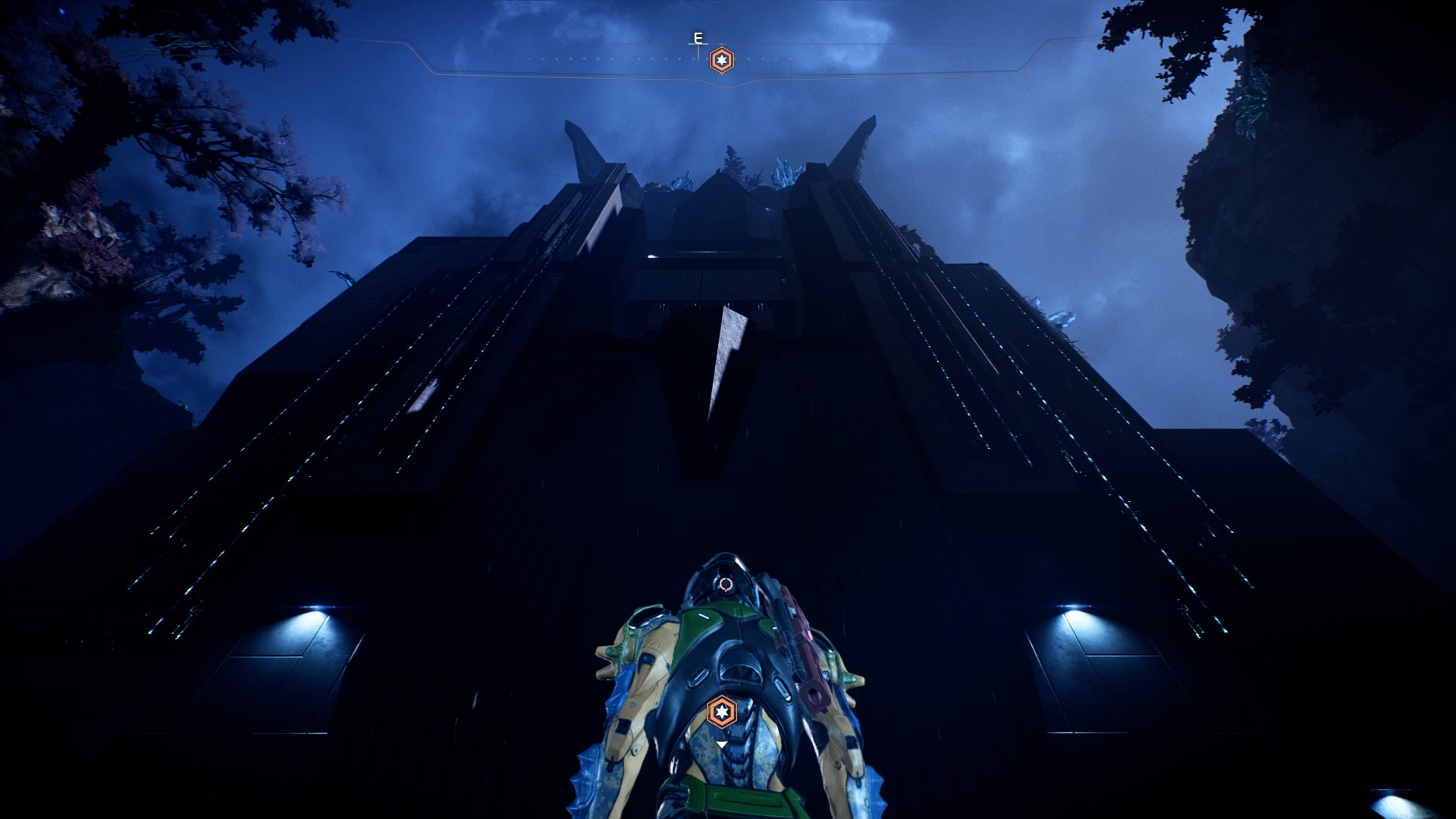Select the orange hexagonal quest marker on compass
The image size is (1456, 819).
(x=722, y=61)
